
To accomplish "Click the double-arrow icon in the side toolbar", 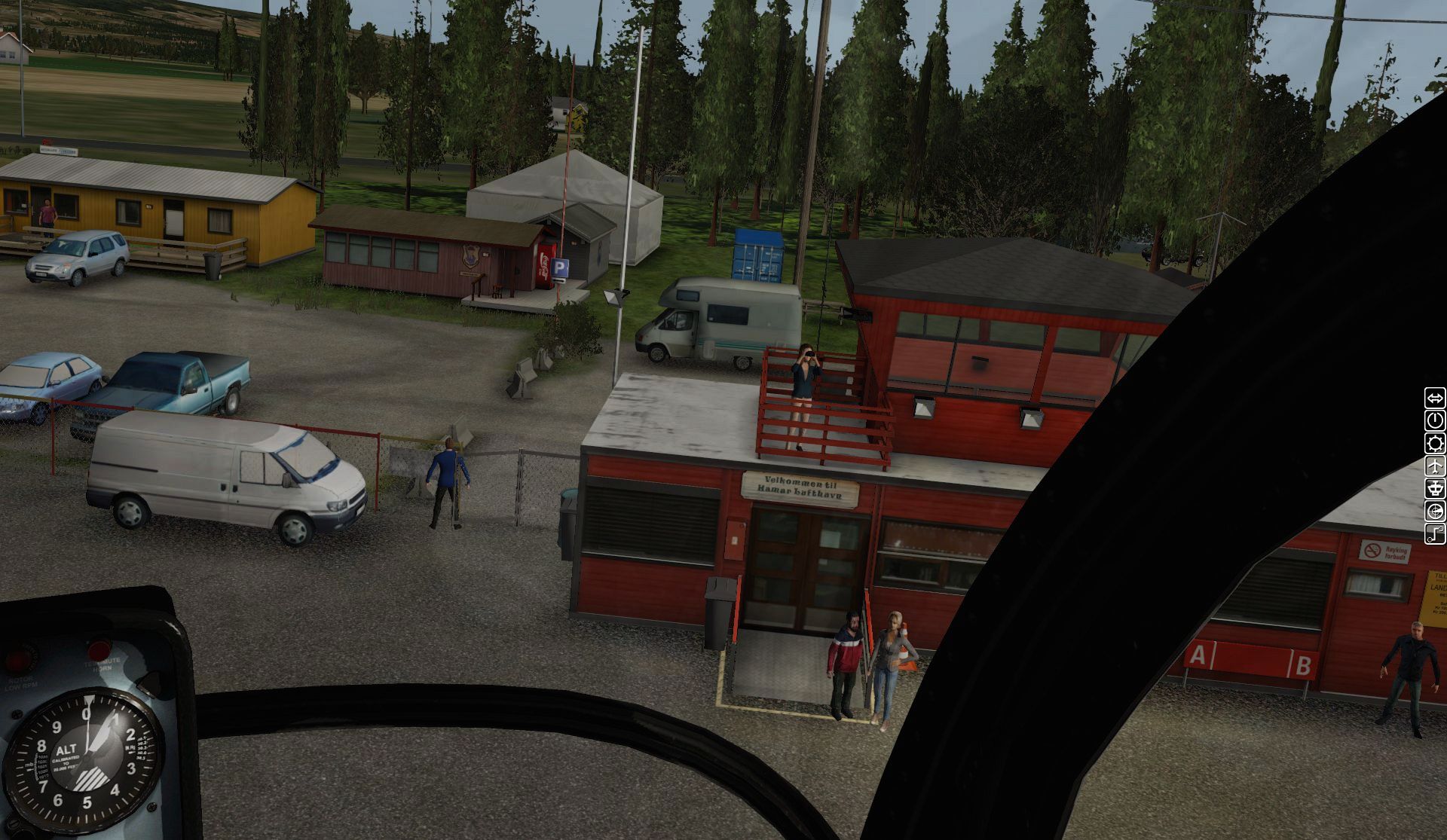I will click(1435, 398).
